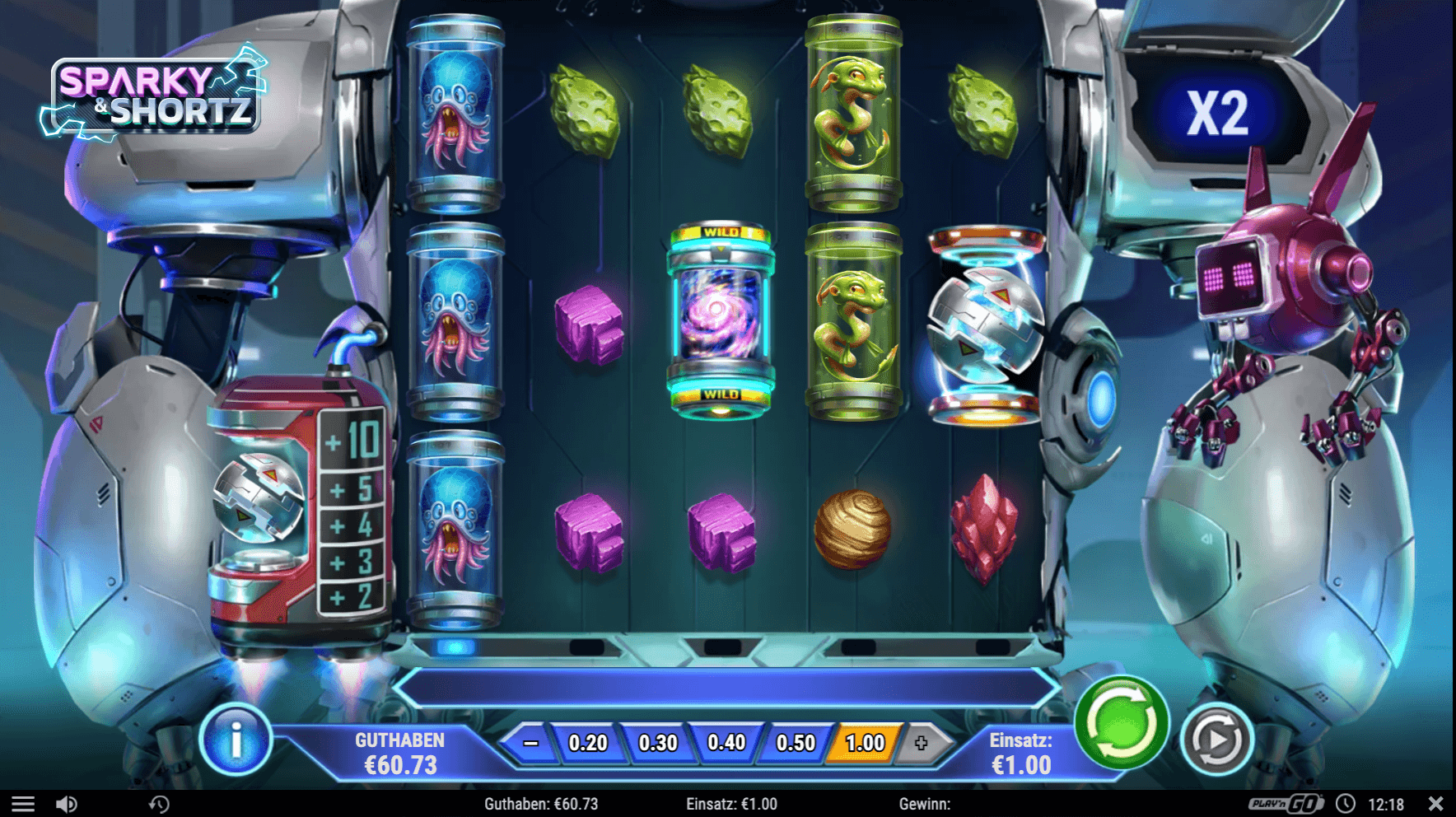Decrease the bet with the minus button
Image resolution: width=1456 pixels, height=817 pixels.
point(531,743)
